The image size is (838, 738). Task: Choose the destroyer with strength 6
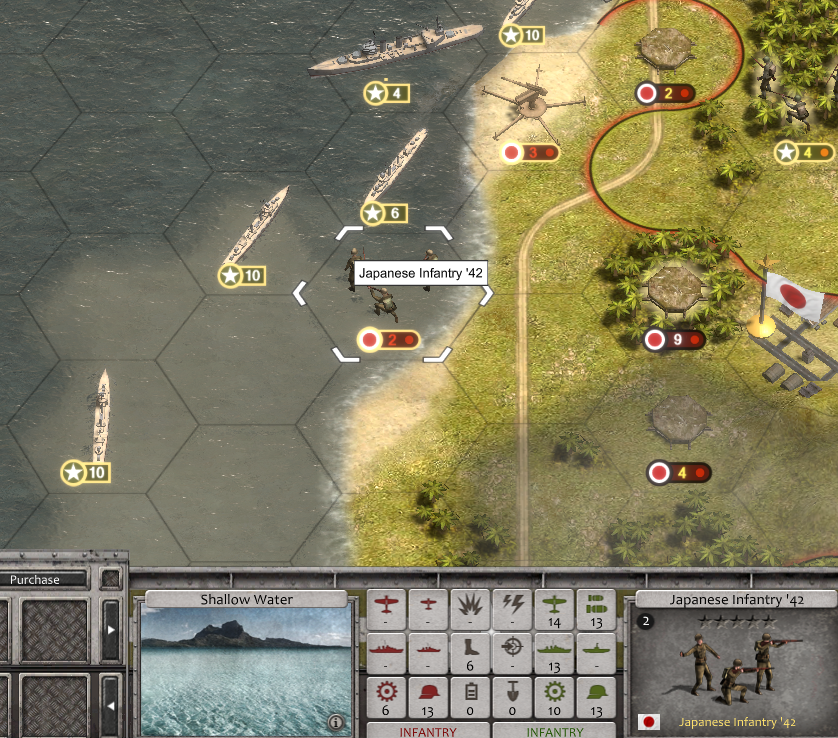[x=397, y=170]
